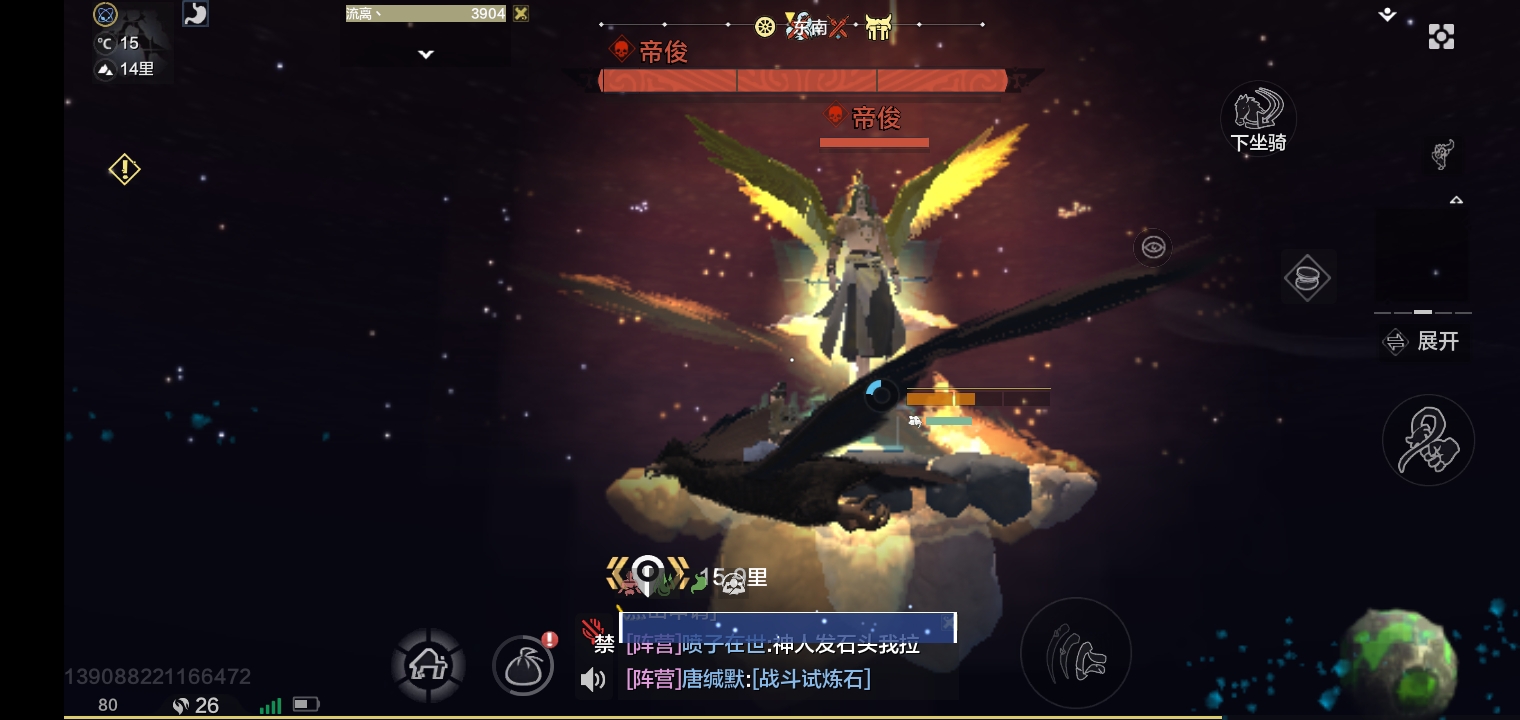
Task: Click the [战斗试炼石] chat link
Action: click(811, 680)
